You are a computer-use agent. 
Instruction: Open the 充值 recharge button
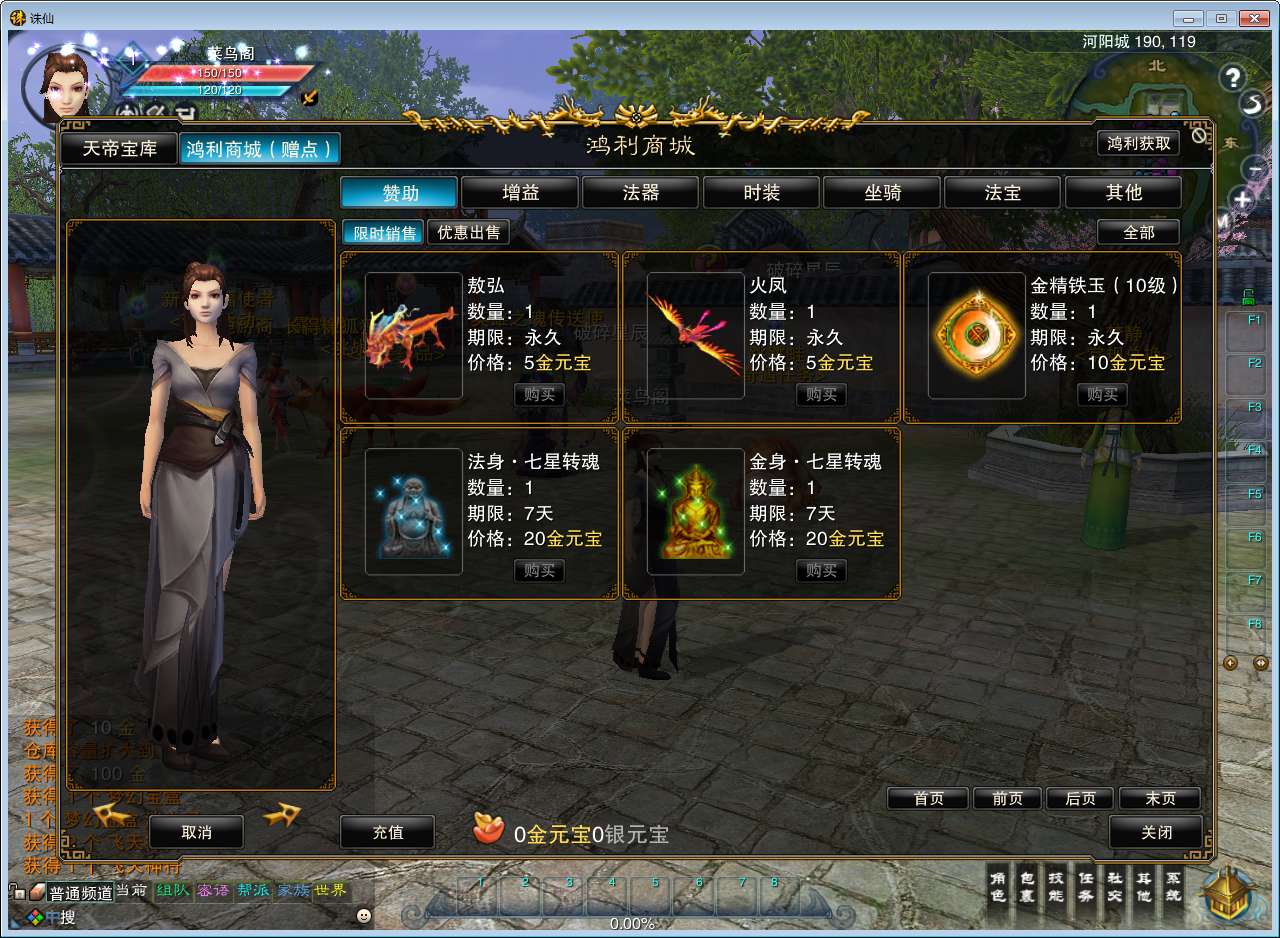coord(387,832)
